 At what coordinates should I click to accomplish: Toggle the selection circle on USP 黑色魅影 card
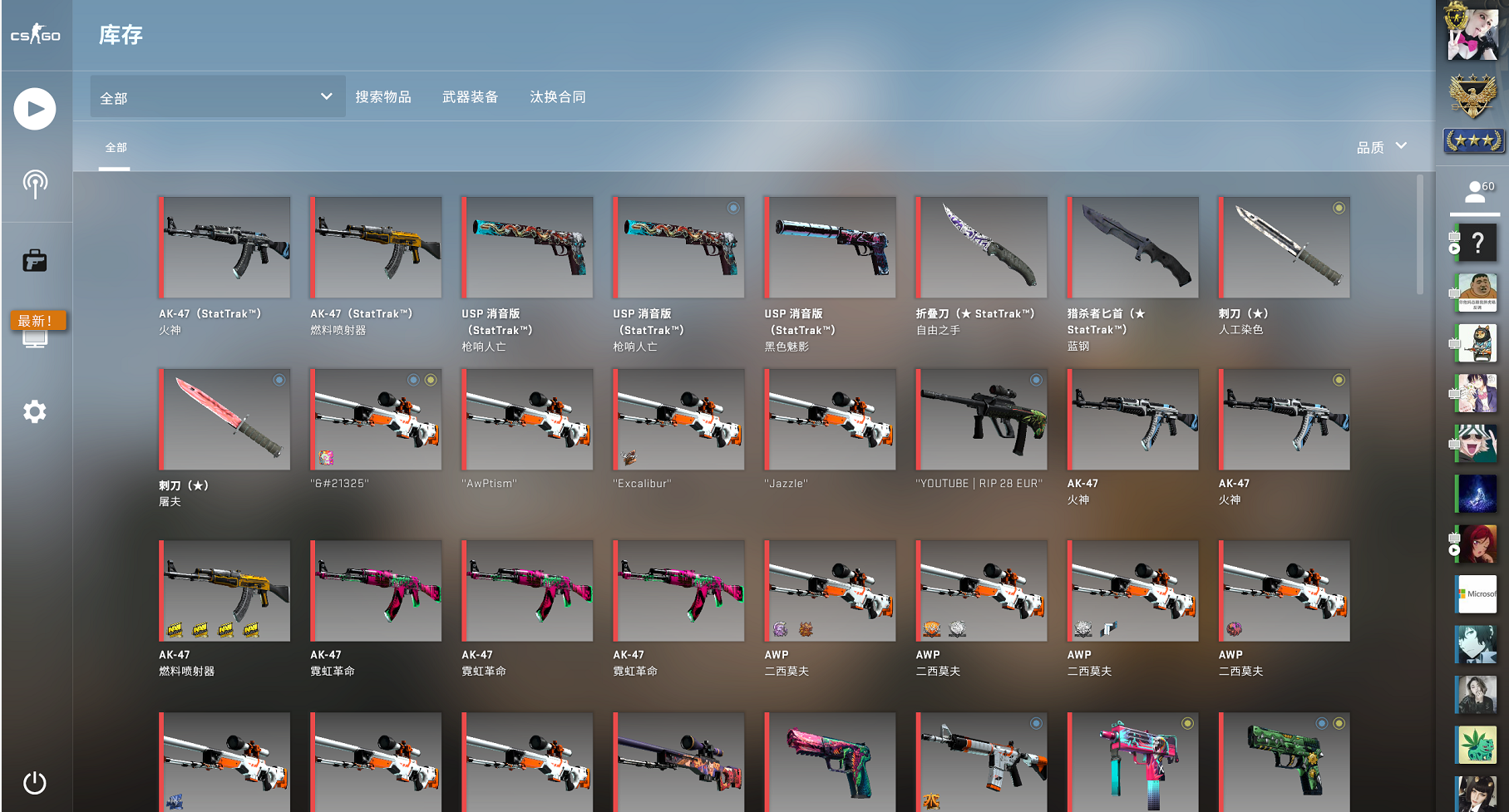point(884,209)
